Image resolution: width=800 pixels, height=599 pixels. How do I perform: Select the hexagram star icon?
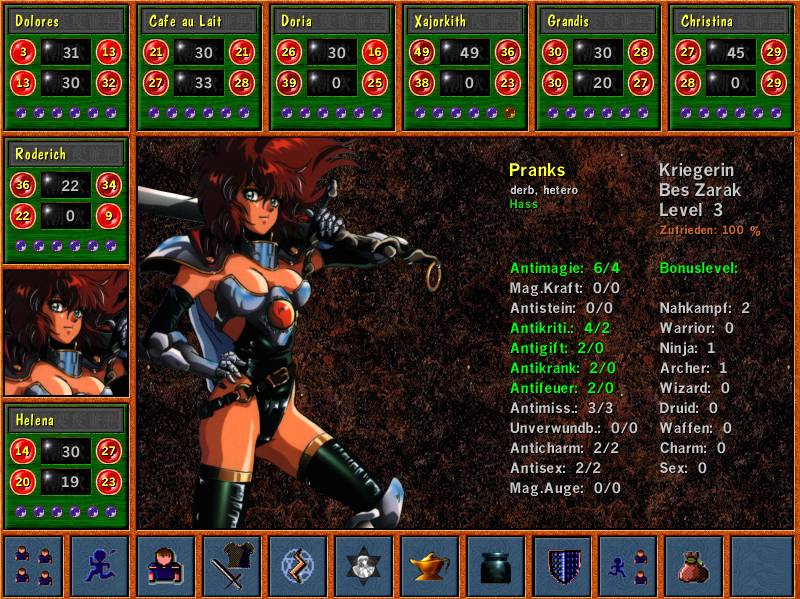pos(364,566)
